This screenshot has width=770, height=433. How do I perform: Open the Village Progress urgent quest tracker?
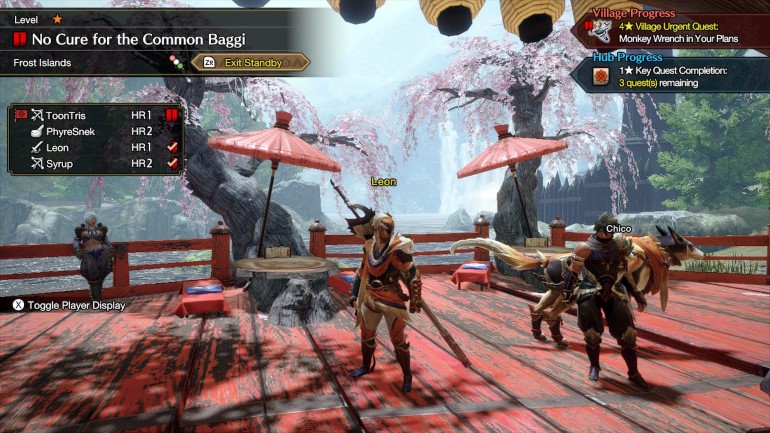pyautogui.click(x=670, y=26)
